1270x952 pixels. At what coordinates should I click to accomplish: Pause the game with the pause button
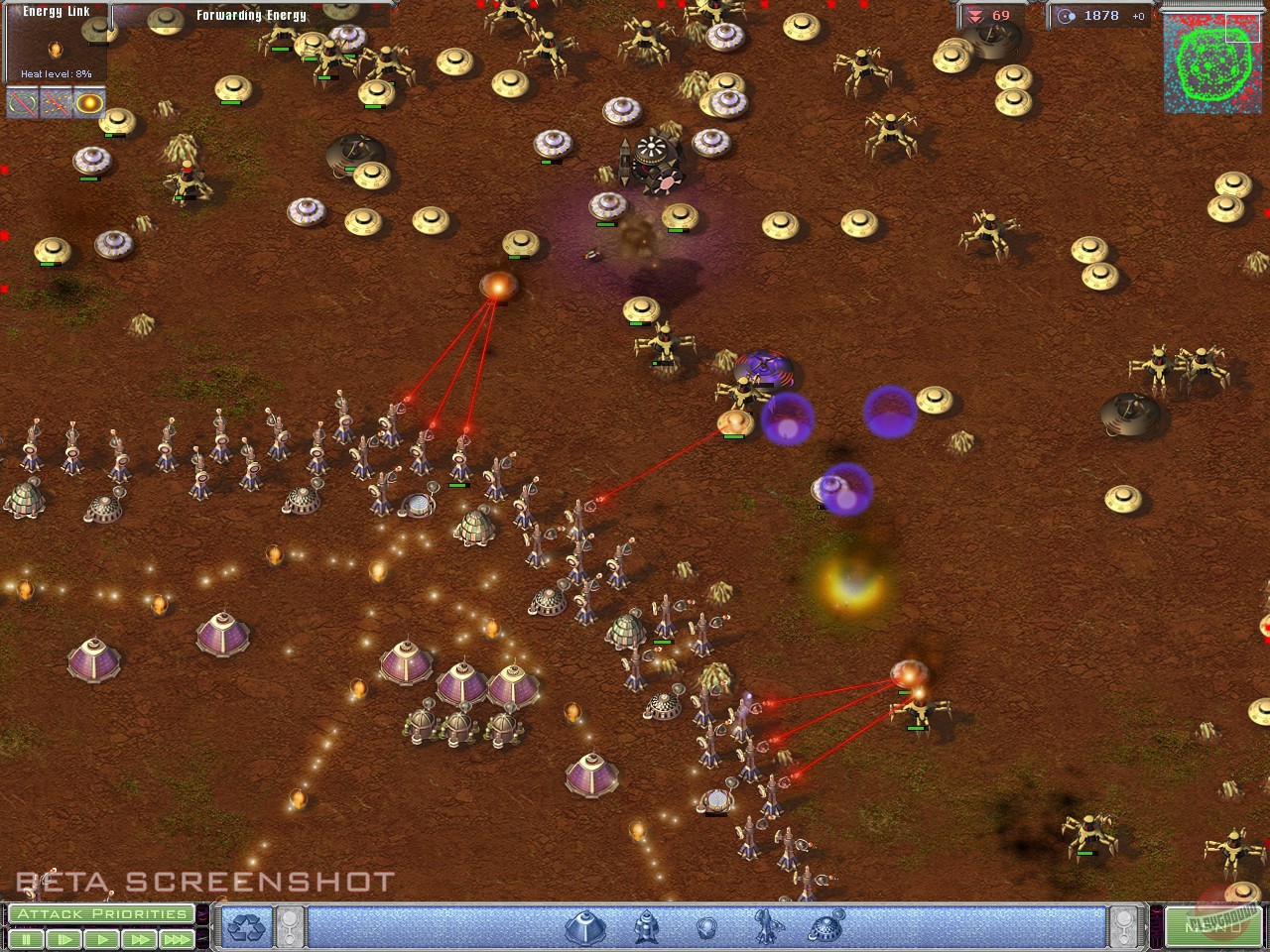[27, 938]
